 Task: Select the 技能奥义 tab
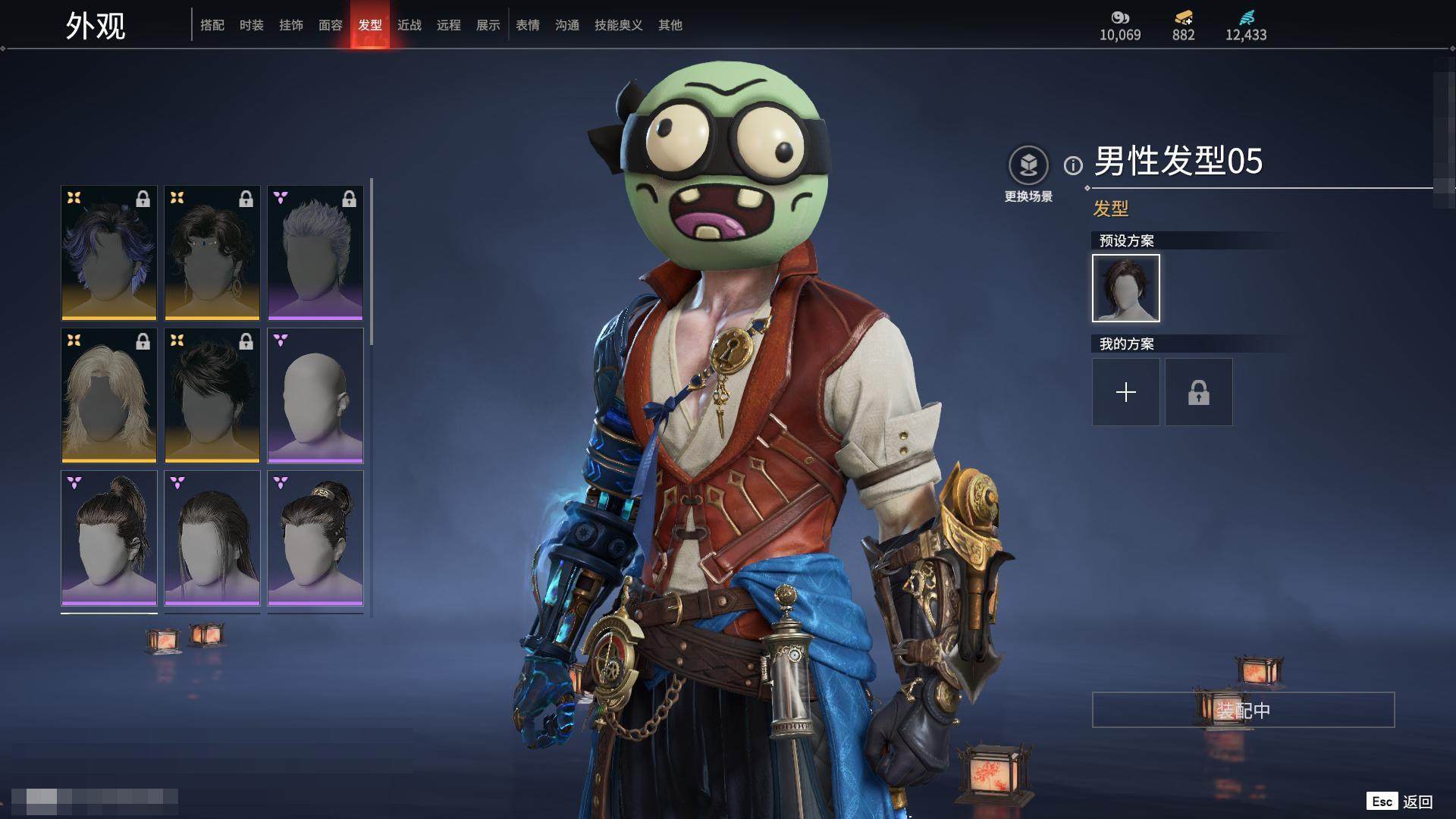click(619, 25)
